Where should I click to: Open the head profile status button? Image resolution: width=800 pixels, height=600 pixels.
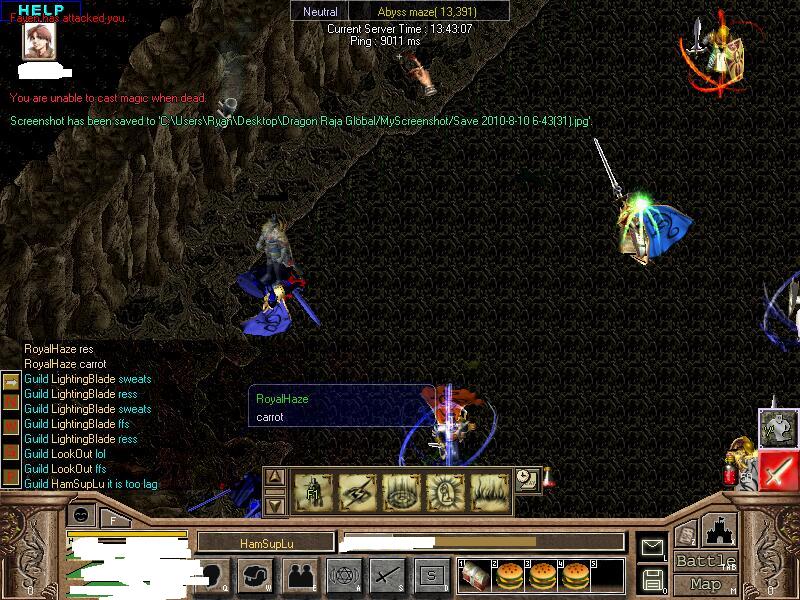(214, 575)
